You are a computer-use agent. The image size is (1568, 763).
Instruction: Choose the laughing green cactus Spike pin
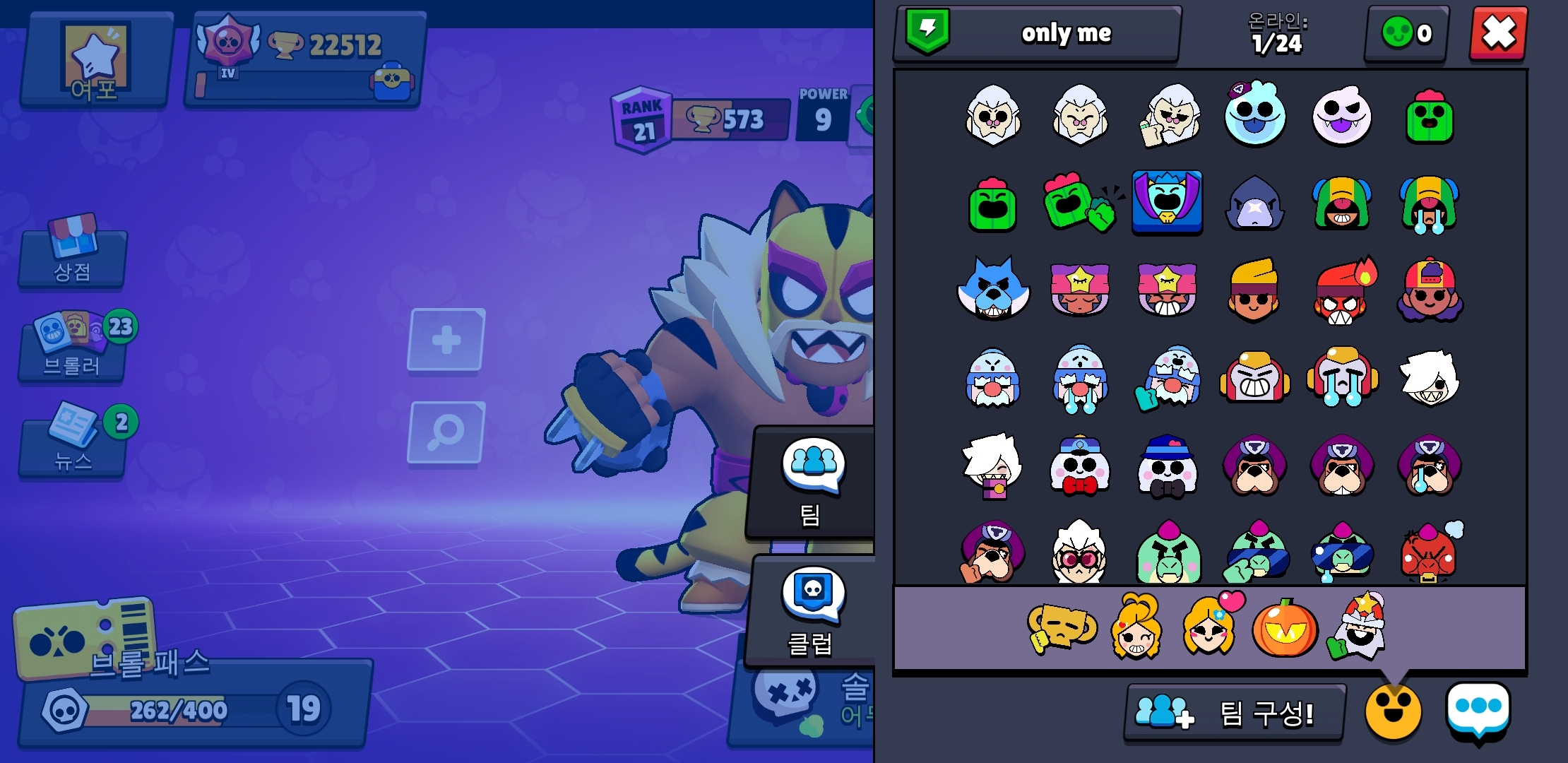click(x=992, y=205)
